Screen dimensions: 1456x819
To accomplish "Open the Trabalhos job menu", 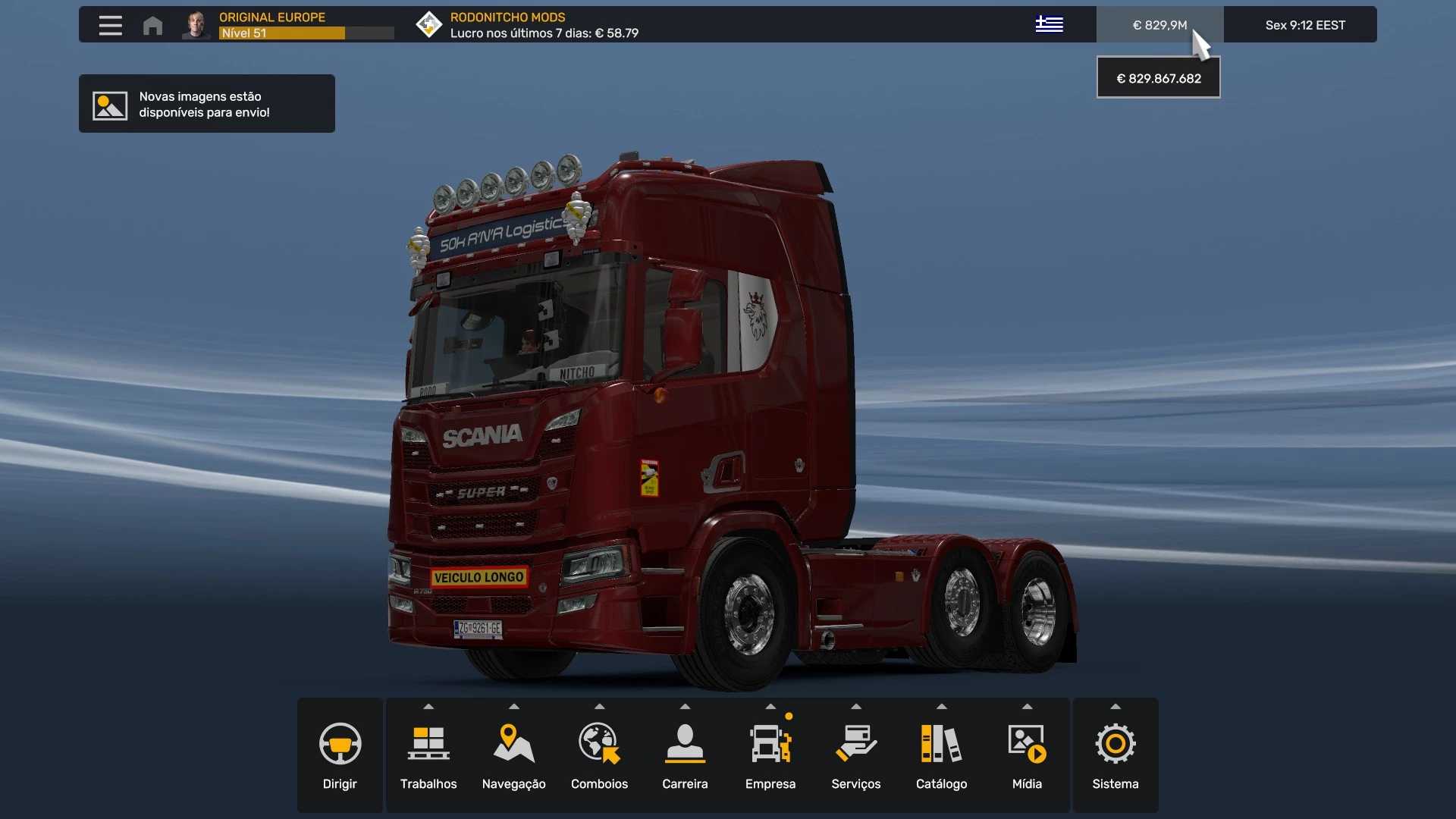I will click(x=428, y=755).
